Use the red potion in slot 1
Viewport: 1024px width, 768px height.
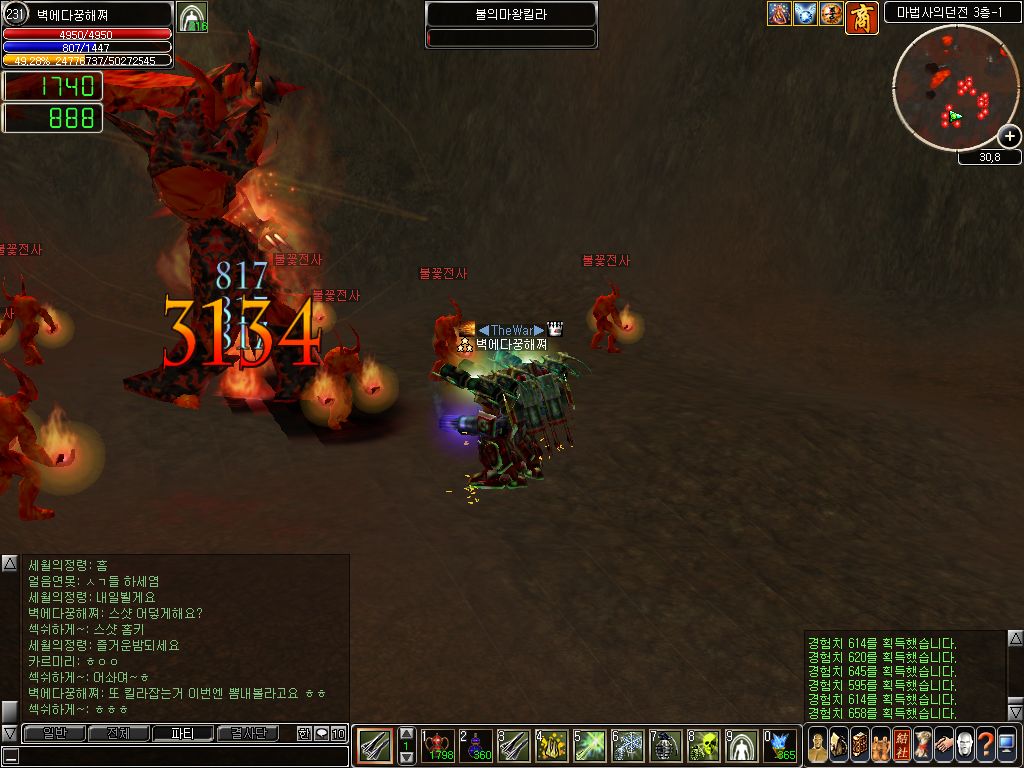click(439, 746)
